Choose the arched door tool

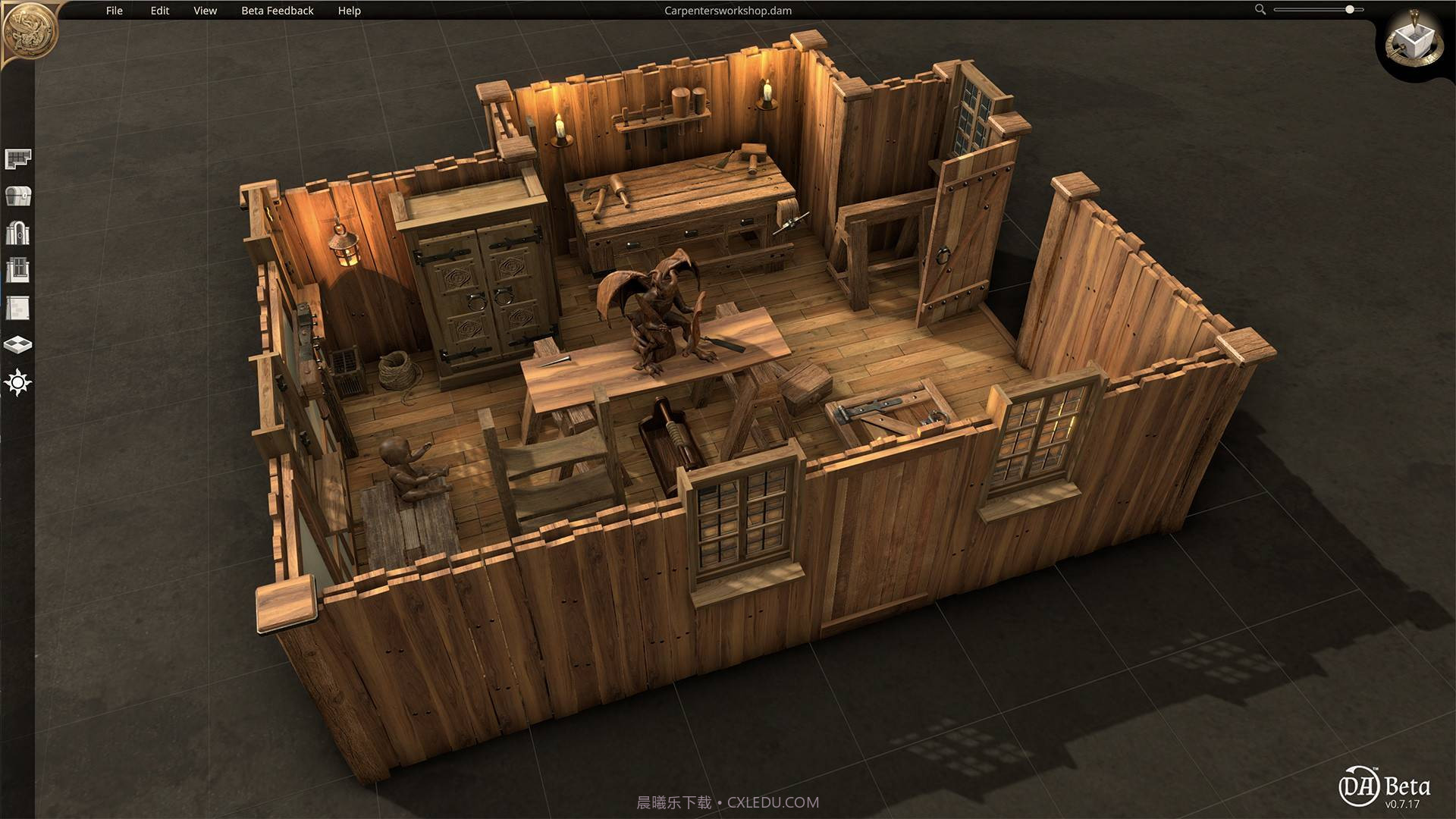coord(18,233)
